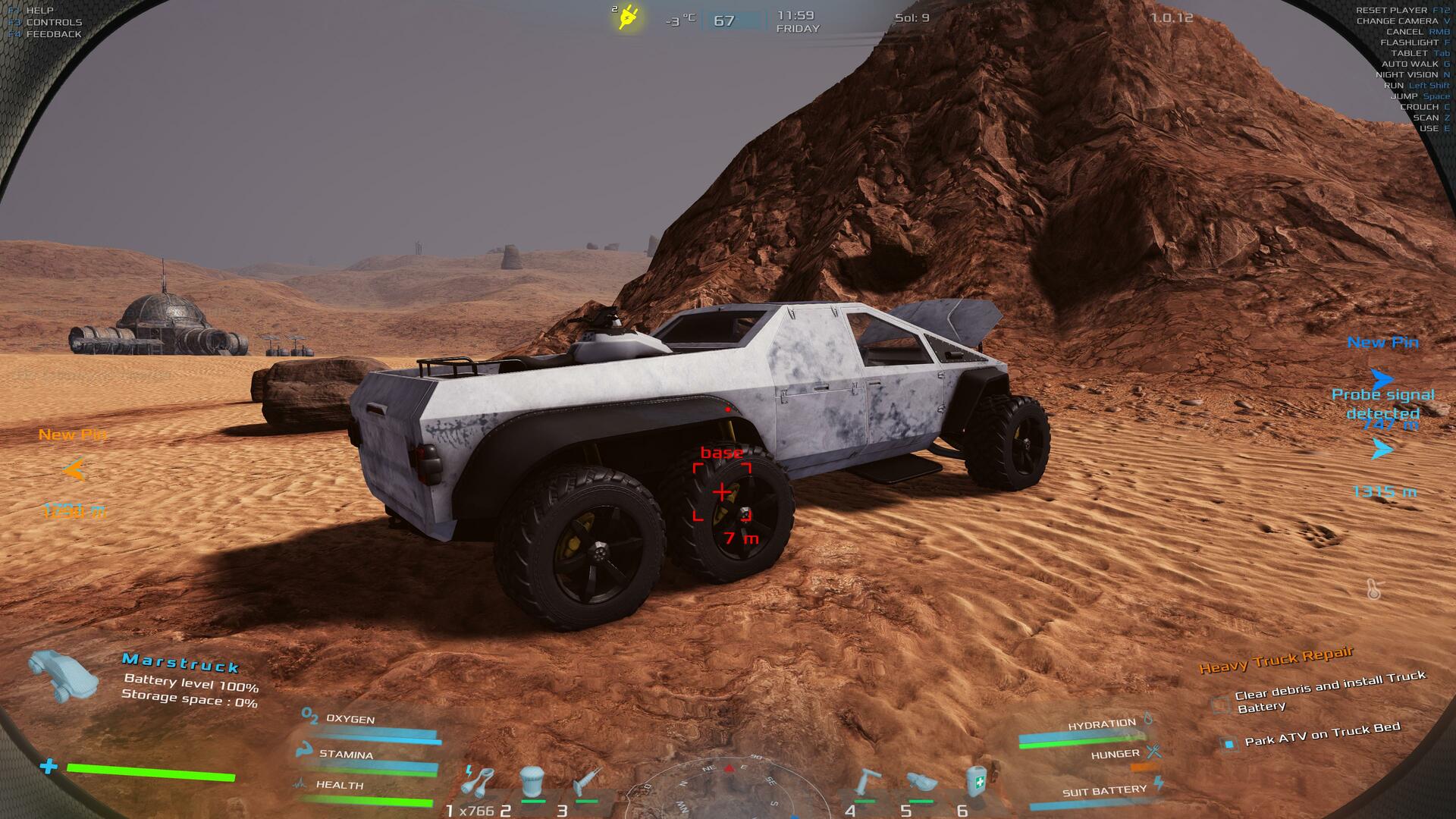Select the canister item in hotbar slot 2
This screenshot has height=819, width=1456.
532,781
